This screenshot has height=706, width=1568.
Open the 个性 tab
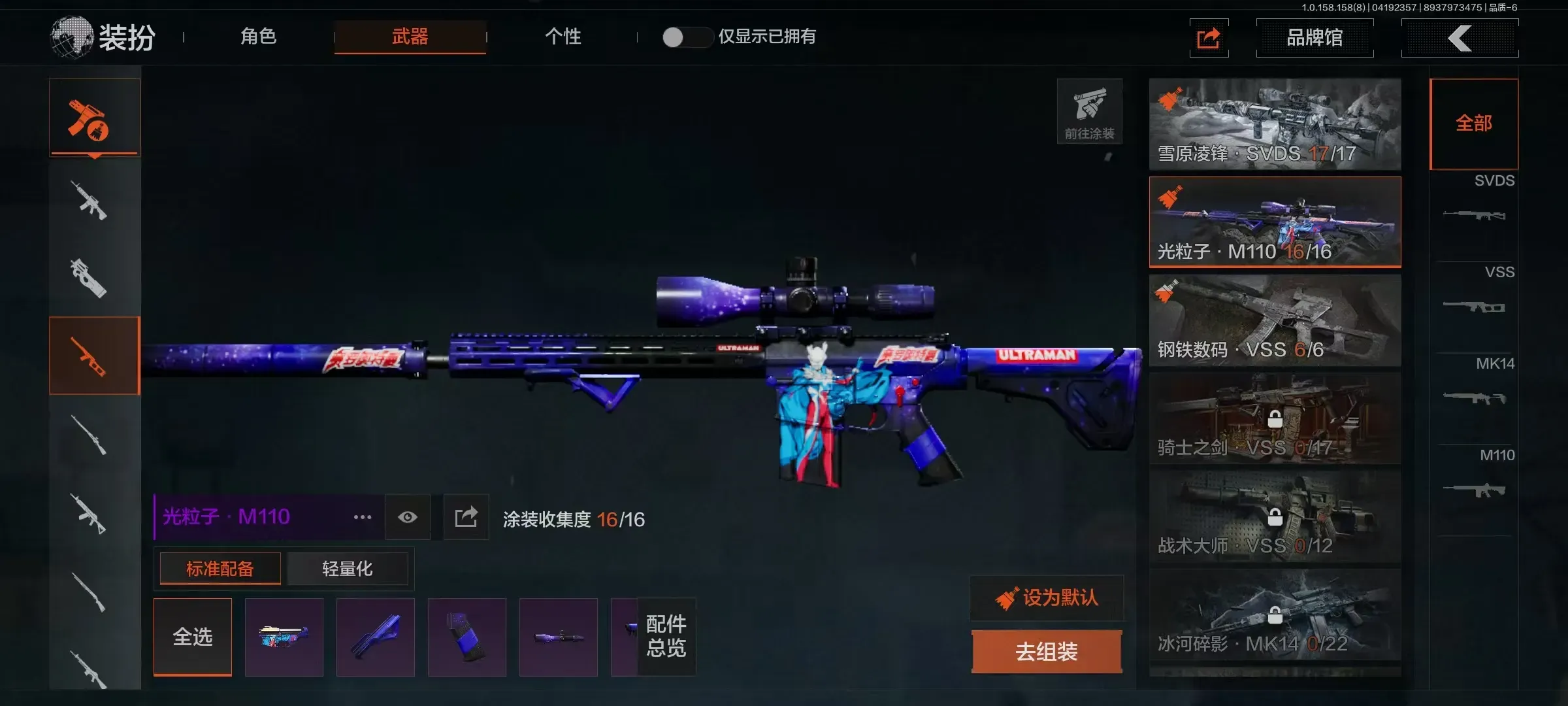pyautogui.click(x=563, y=37)
